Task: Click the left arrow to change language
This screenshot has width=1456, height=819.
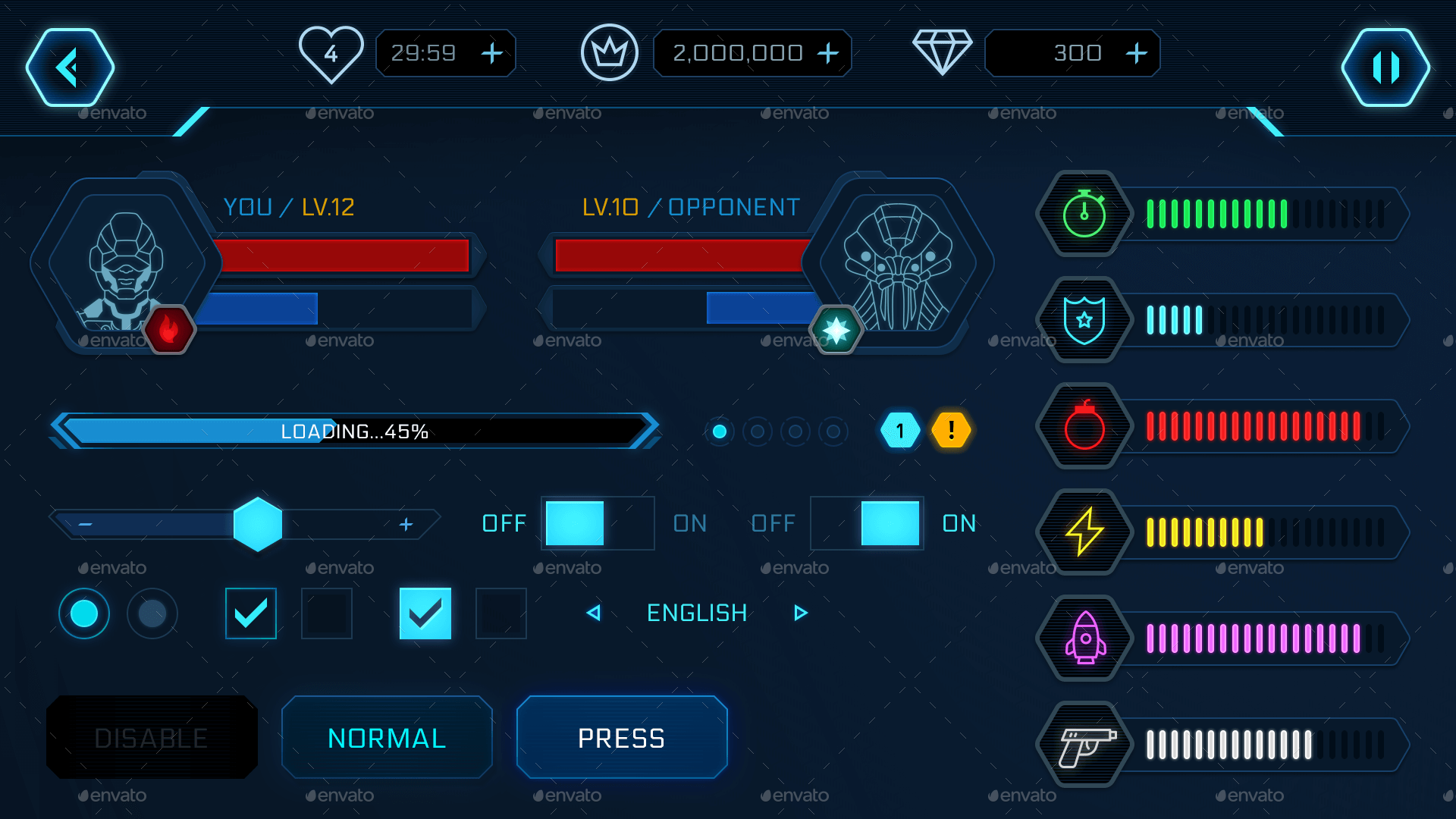Action: (594, 613)
